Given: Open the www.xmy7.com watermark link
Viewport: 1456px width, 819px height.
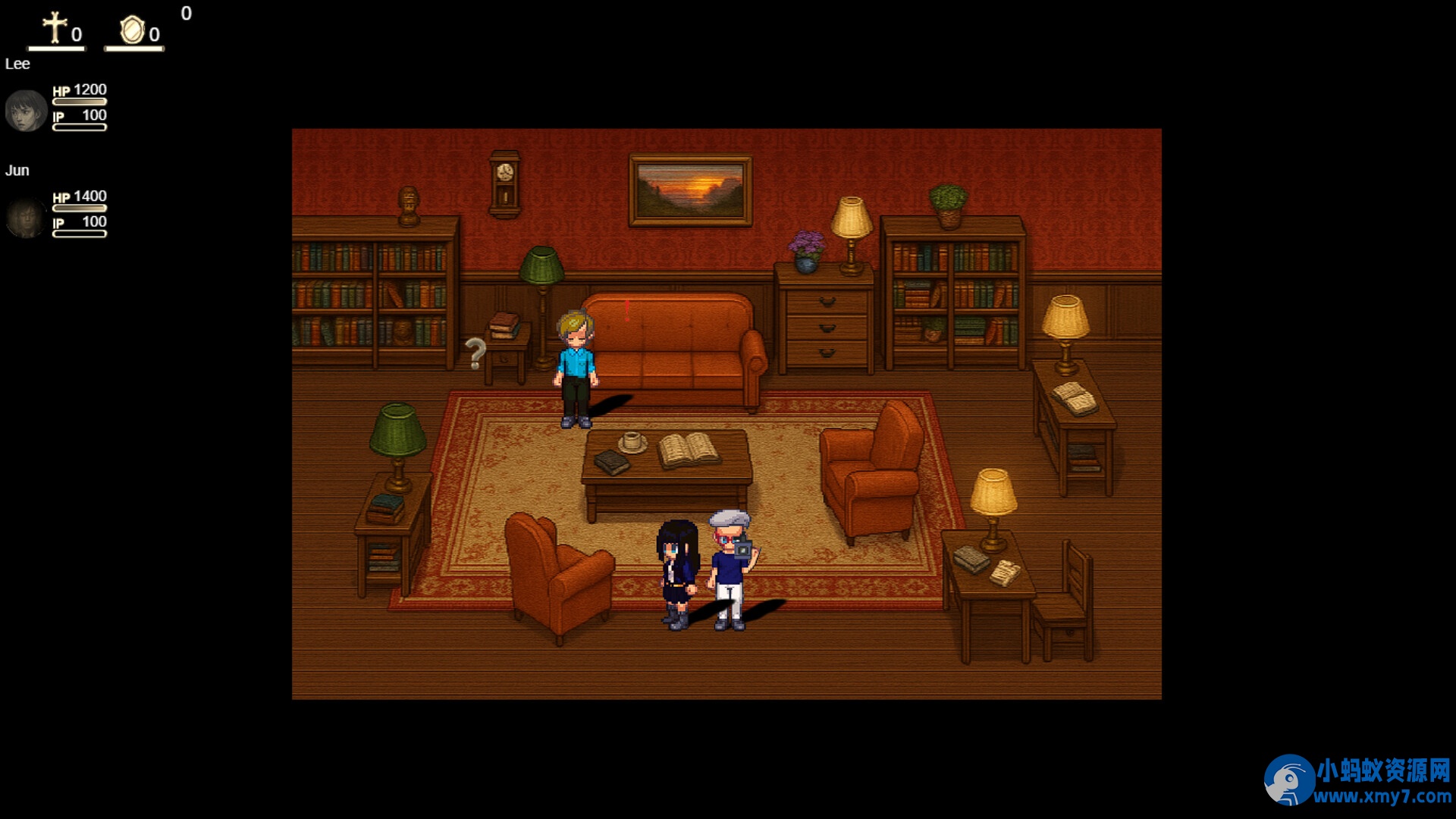Looking at the screenshot, I should 1382,796.
